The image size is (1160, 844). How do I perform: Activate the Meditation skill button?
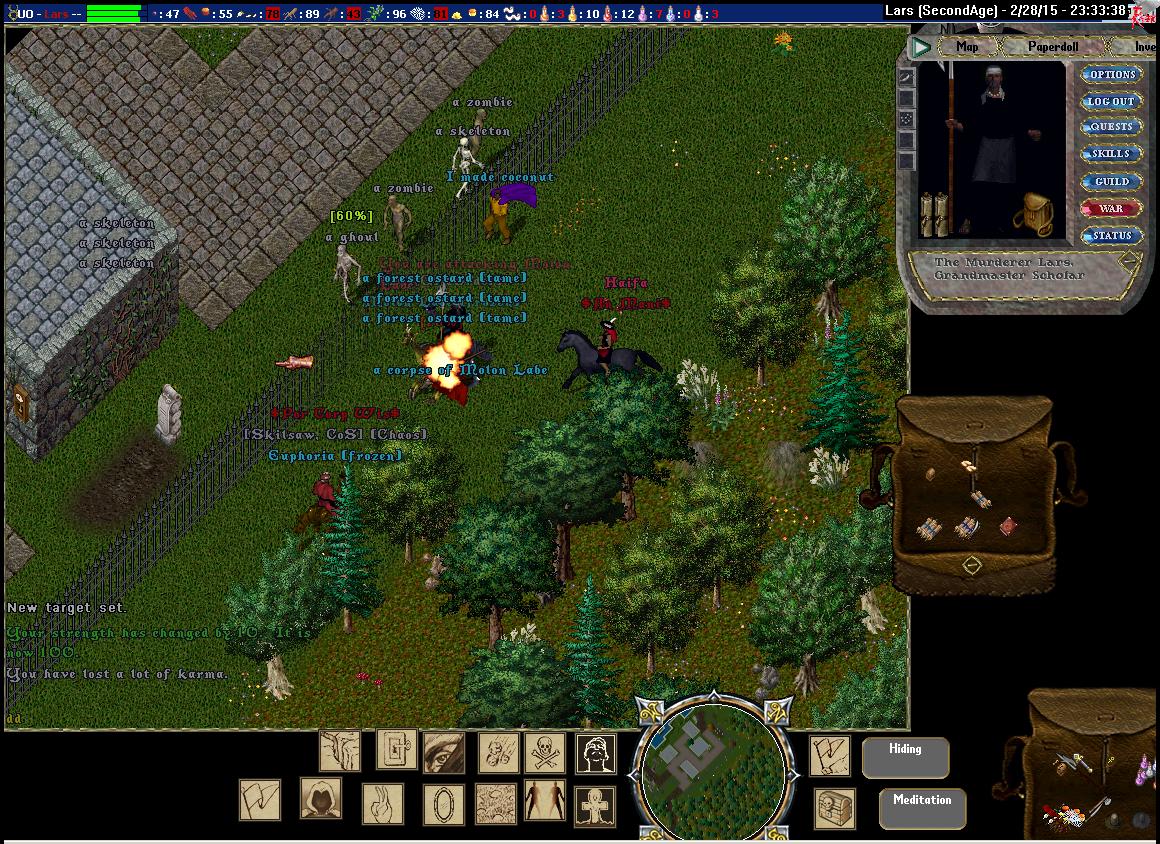[x=922, y=808]
